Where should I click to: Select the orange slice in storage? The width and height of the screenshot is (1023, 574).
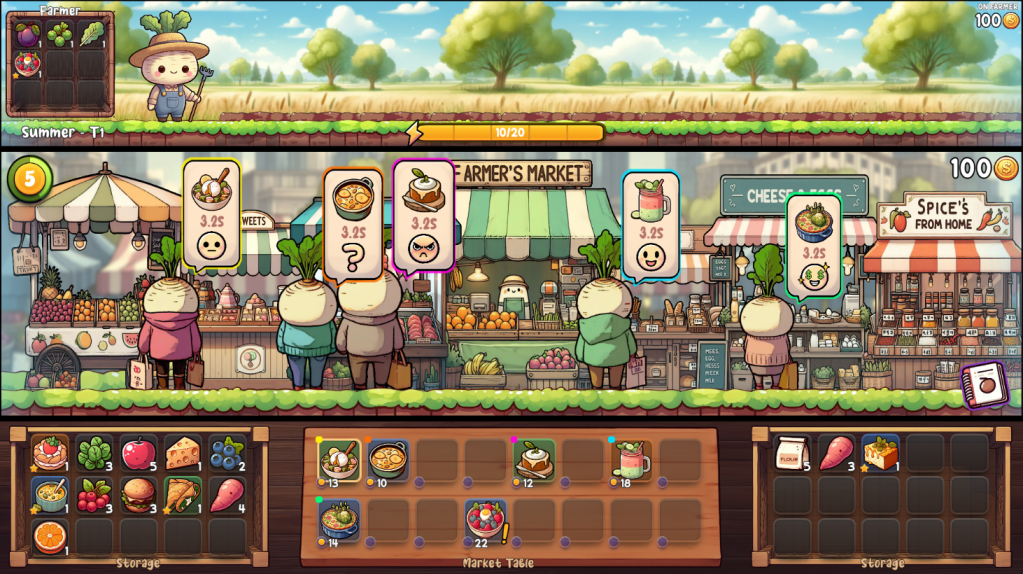[49, 537]
